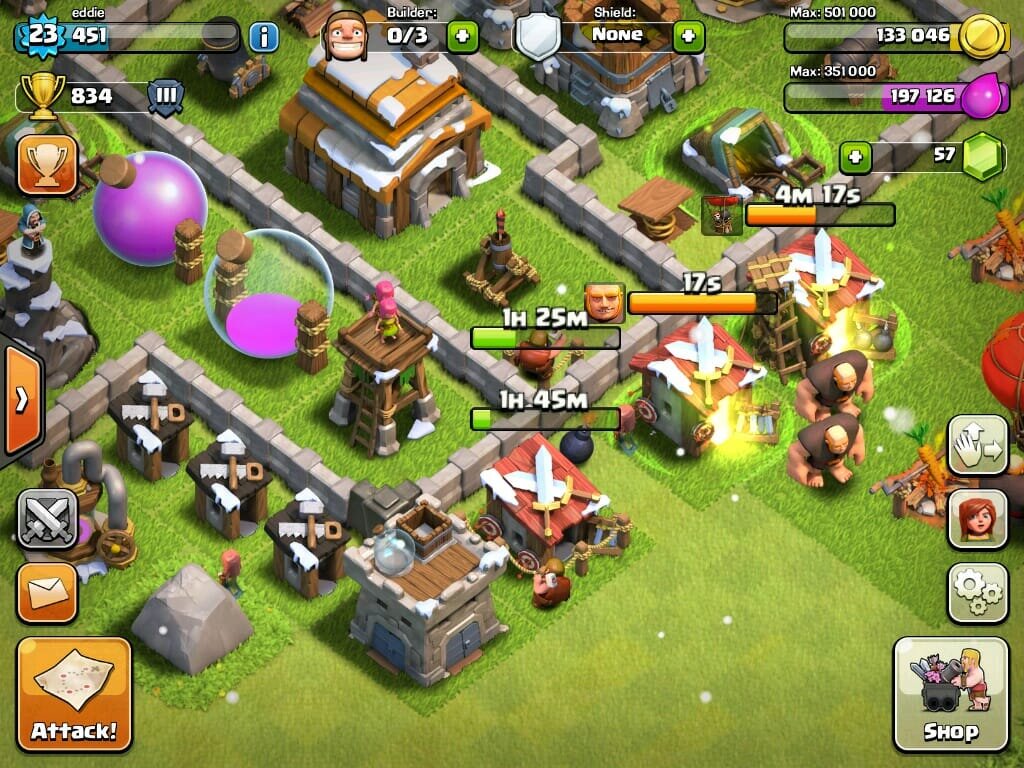1024x768 pixels.
Task: Toggle the hand-and-arrow edit mode button
Action: click(977, 445)
